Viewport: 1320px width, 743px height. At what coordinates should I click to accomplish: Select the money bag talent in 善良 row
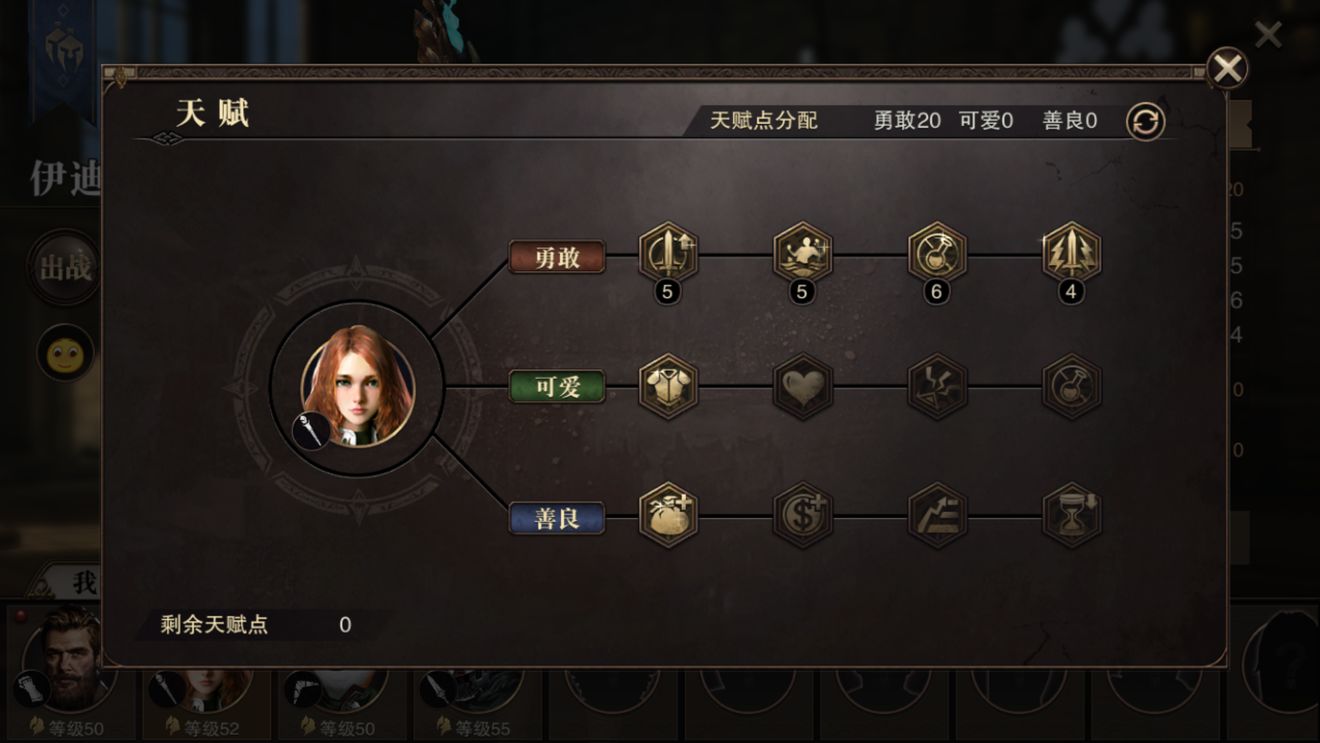coord(667,516)
